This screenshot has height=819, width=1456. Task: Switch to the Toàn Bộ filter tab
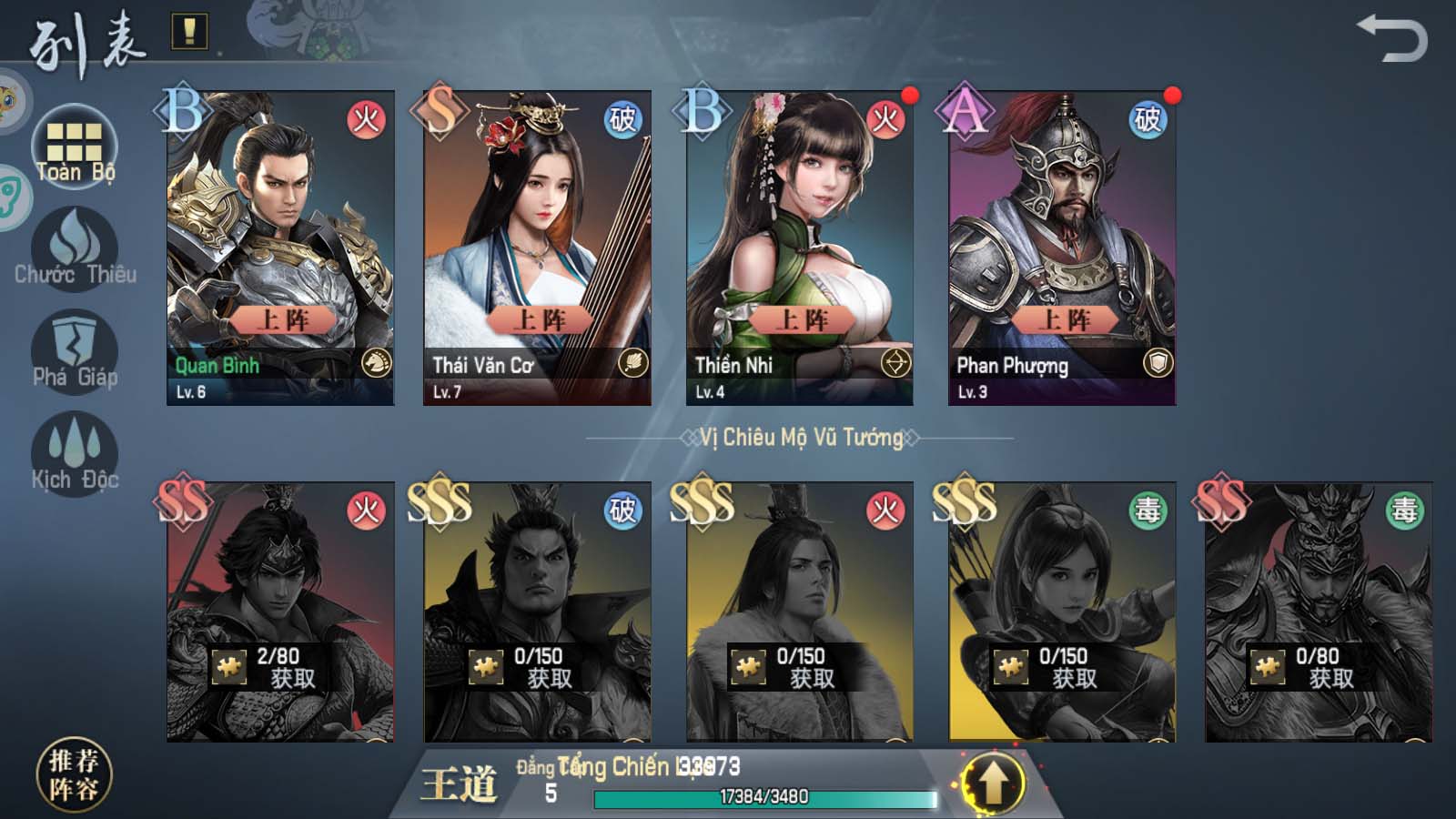[75, 148]
